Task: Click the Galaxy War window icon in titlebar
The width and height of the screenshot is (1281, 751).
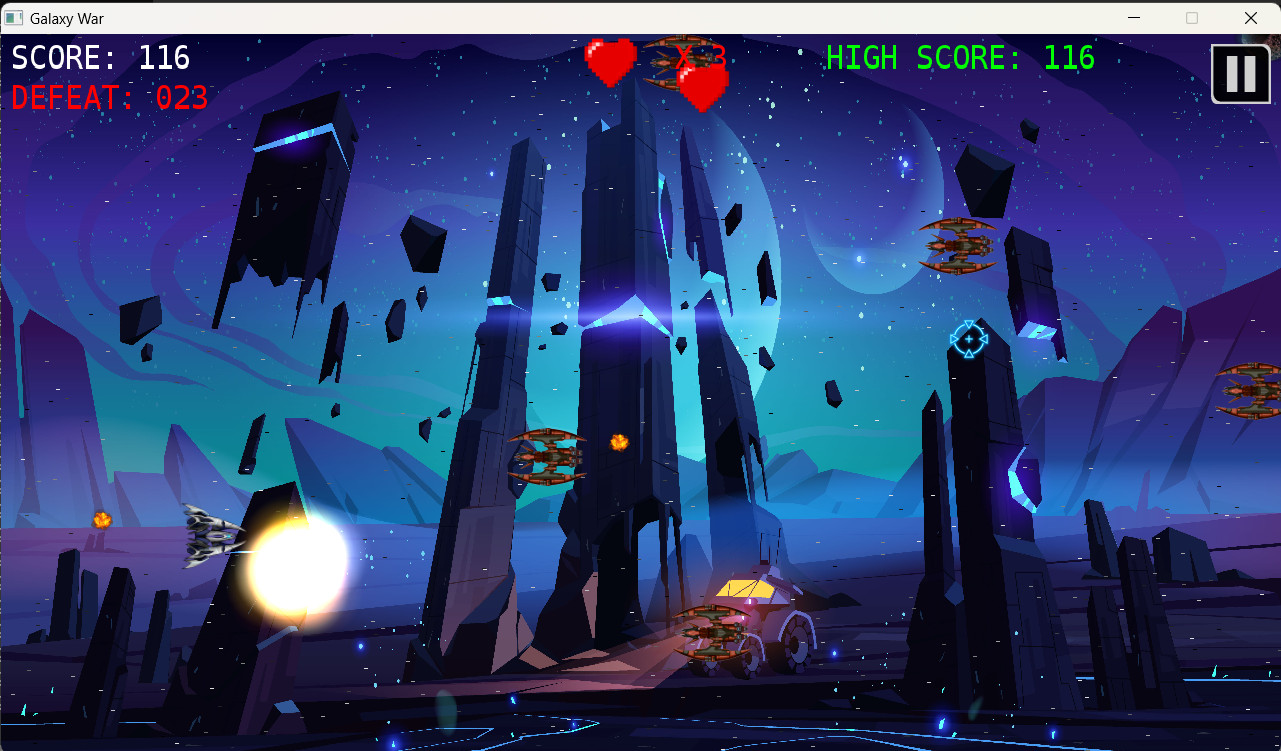Action: (x=14, y=18)
